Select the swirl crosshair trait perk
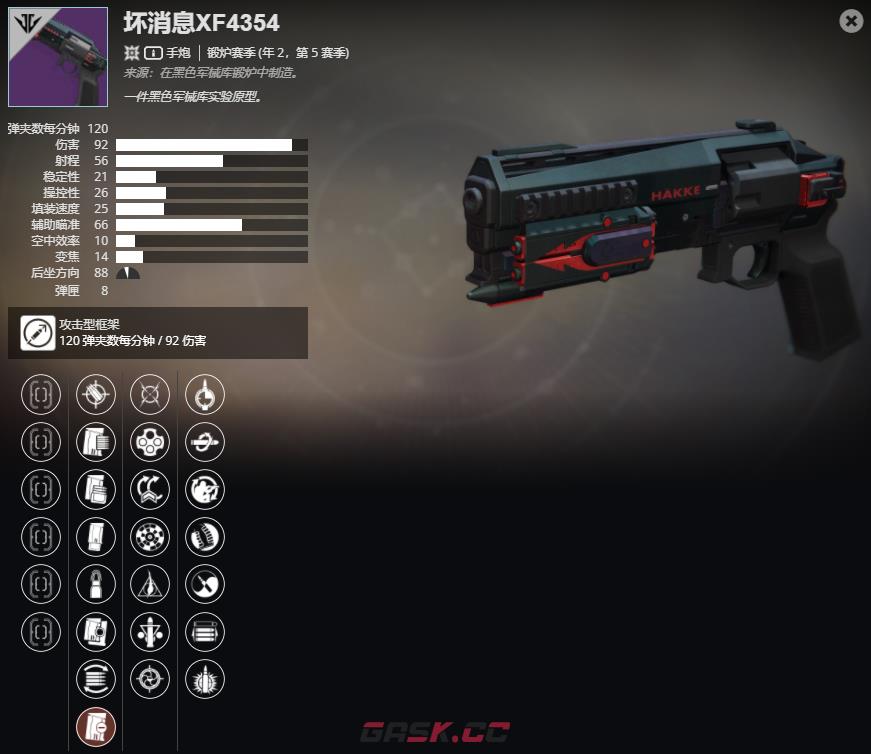Screen dimensions: 871x754 point(150,679)
